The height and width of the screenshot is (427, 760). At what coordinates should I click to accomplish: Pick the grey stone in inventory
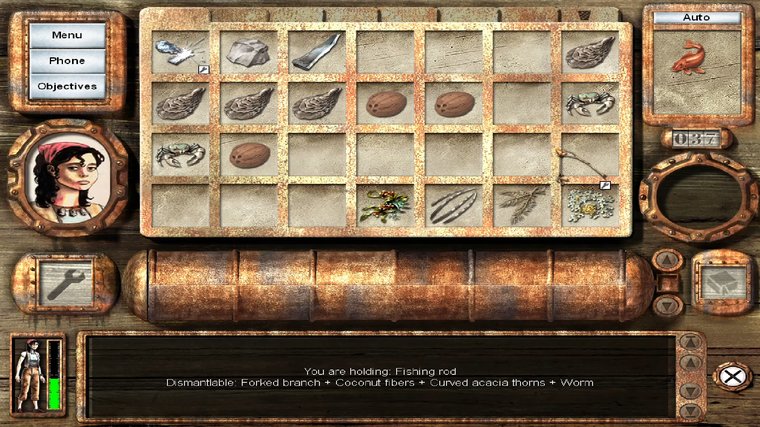point(248,51)
